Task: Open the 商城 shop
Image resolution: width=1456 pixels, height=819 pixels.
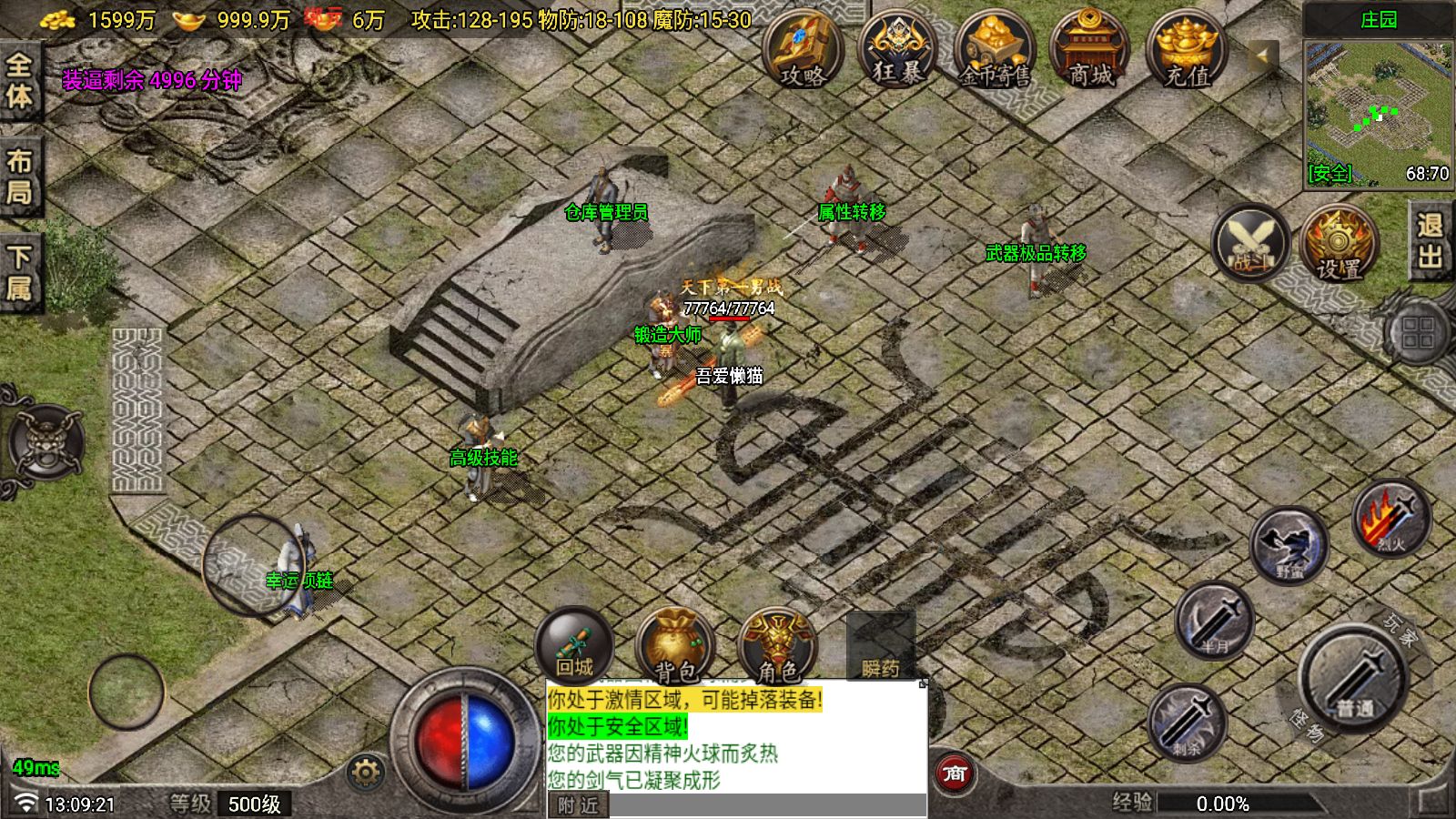Action: click(1091, 51)
